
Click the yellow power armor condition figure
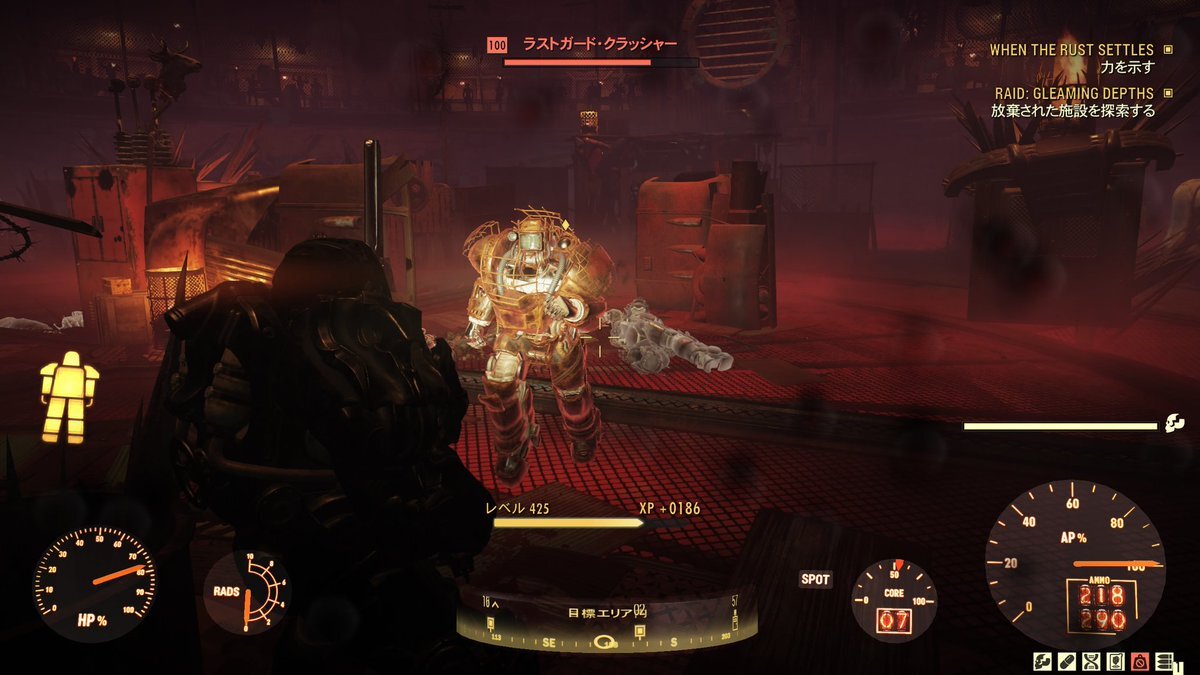coord(69,397)
